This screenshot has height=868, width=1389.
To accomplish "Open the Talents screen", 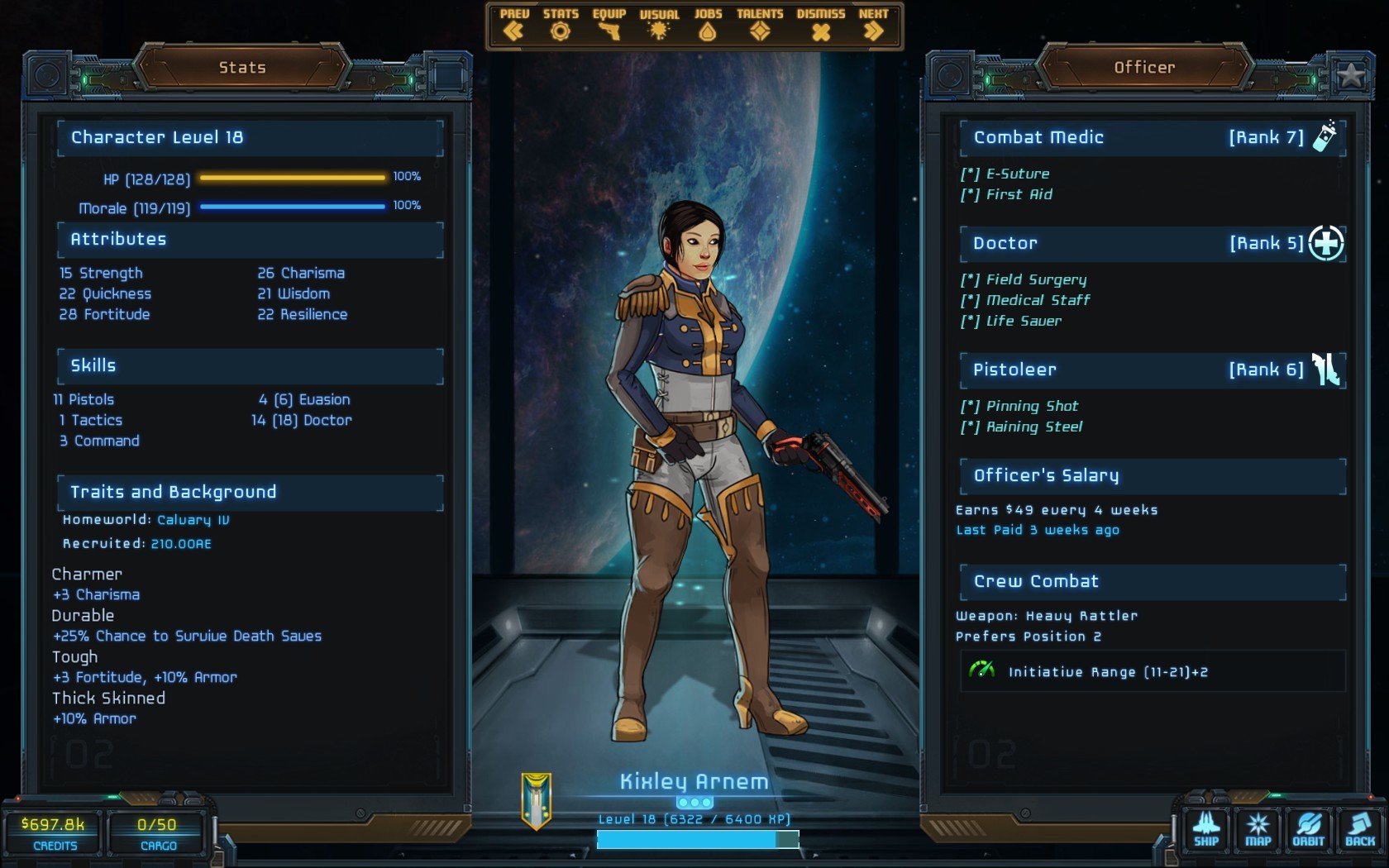I will (760, 26).
